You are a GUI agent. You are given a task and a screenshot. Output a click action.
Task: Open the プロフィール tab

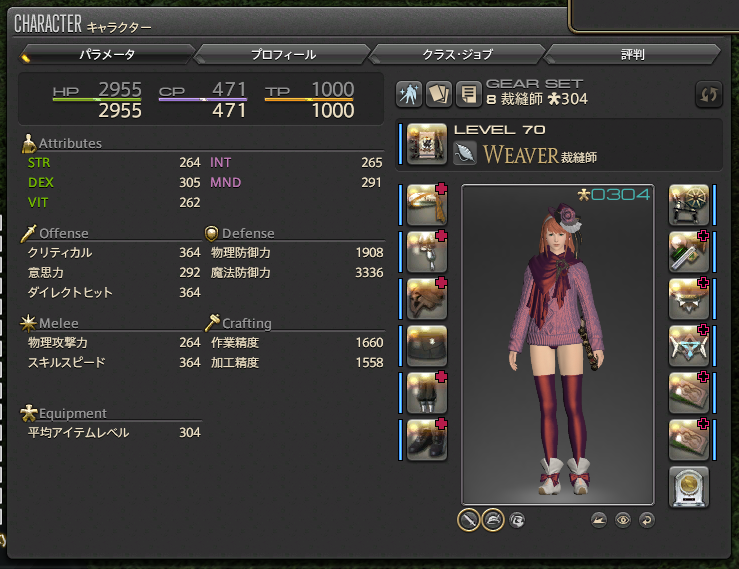[283, 54]
